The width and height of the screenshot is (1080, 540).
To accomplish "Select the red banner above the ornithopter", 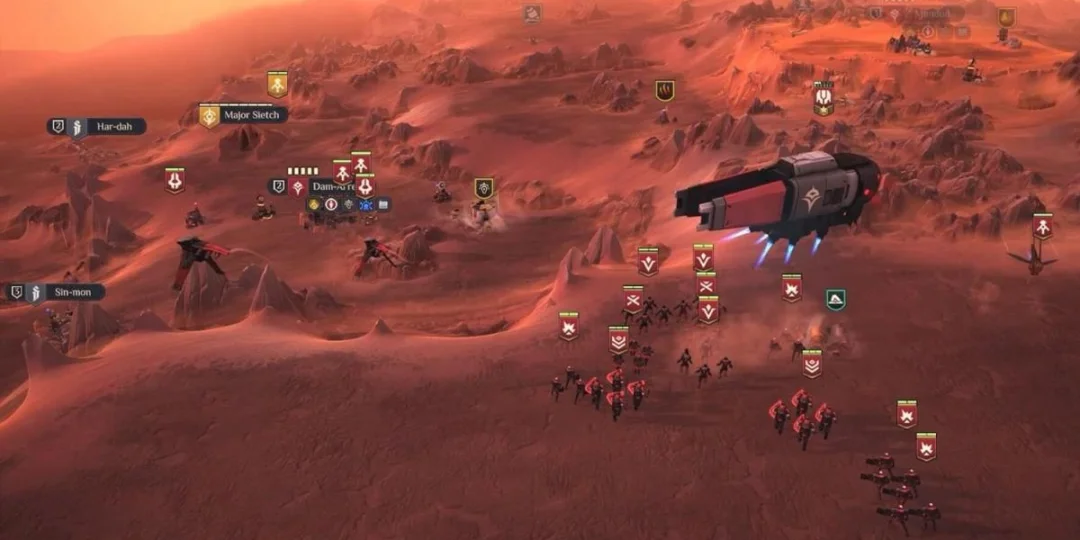I will tap(1043, 227).
